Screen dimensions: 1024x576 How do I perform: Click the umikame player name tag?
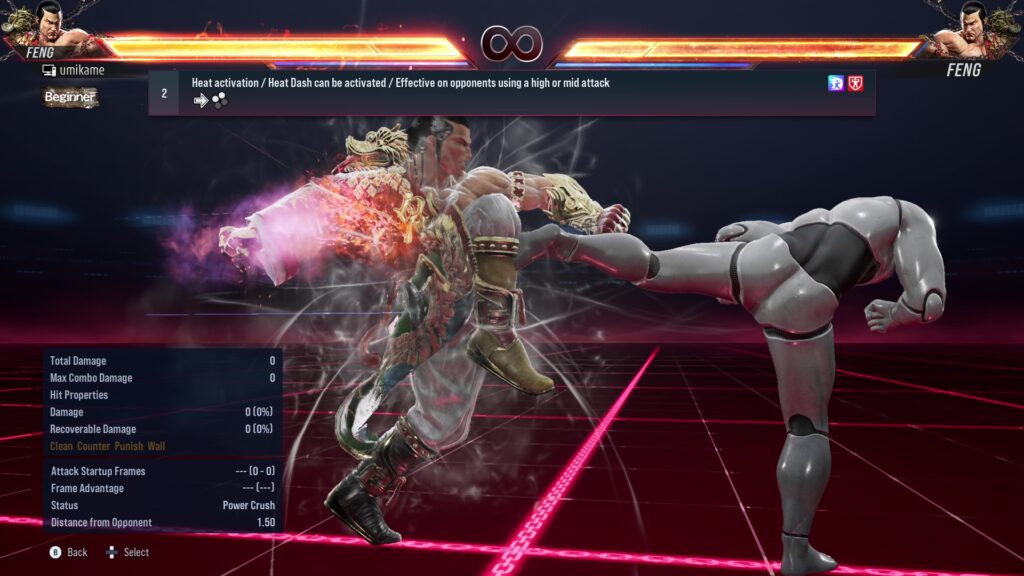[x=73, y=71]
